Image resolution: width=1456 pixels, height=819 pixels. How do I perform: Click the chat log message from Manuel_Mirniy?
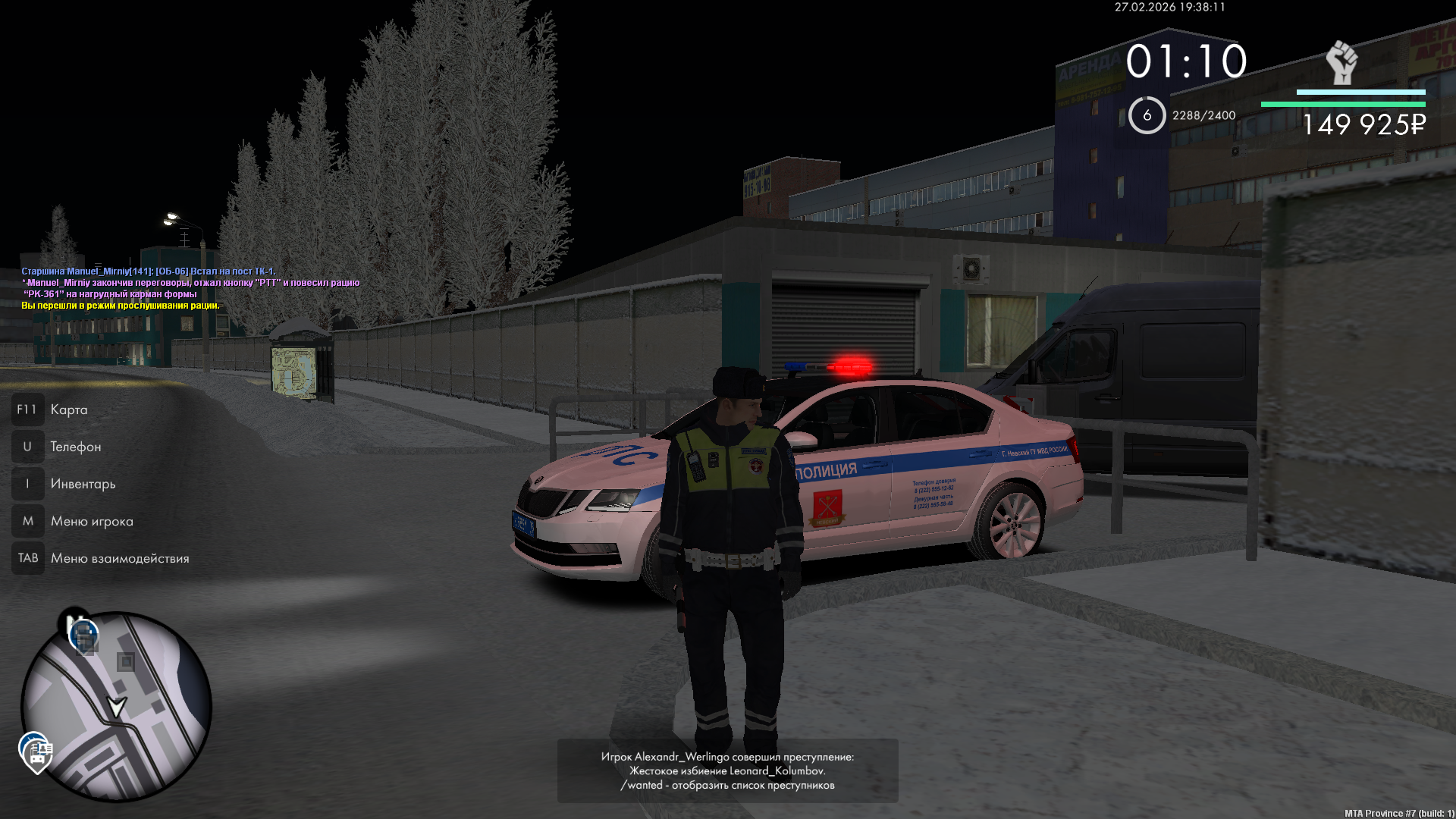pos(149,271)
